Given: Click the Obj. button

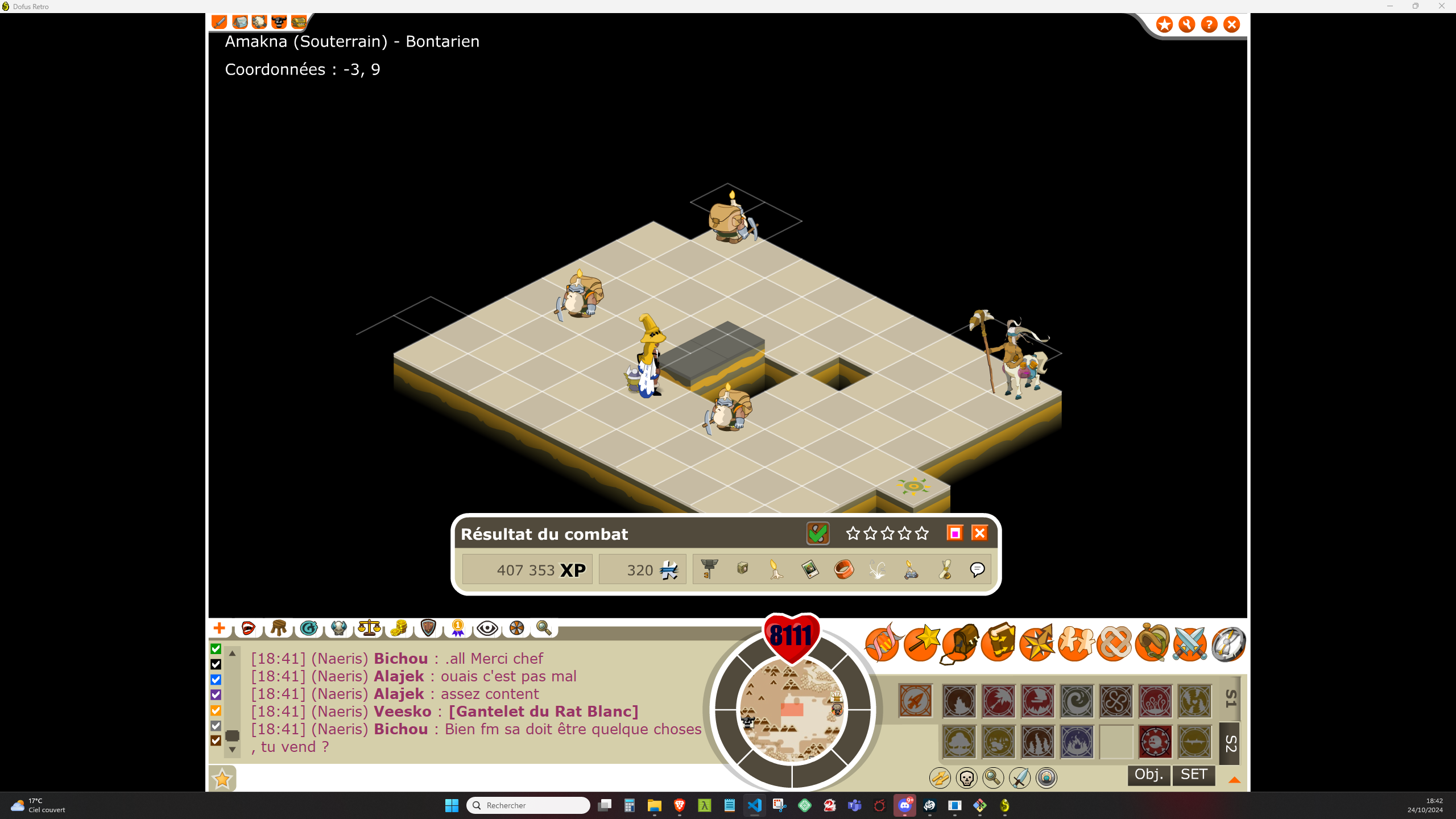Looking at the screenshot, I should pos(1148,775).
